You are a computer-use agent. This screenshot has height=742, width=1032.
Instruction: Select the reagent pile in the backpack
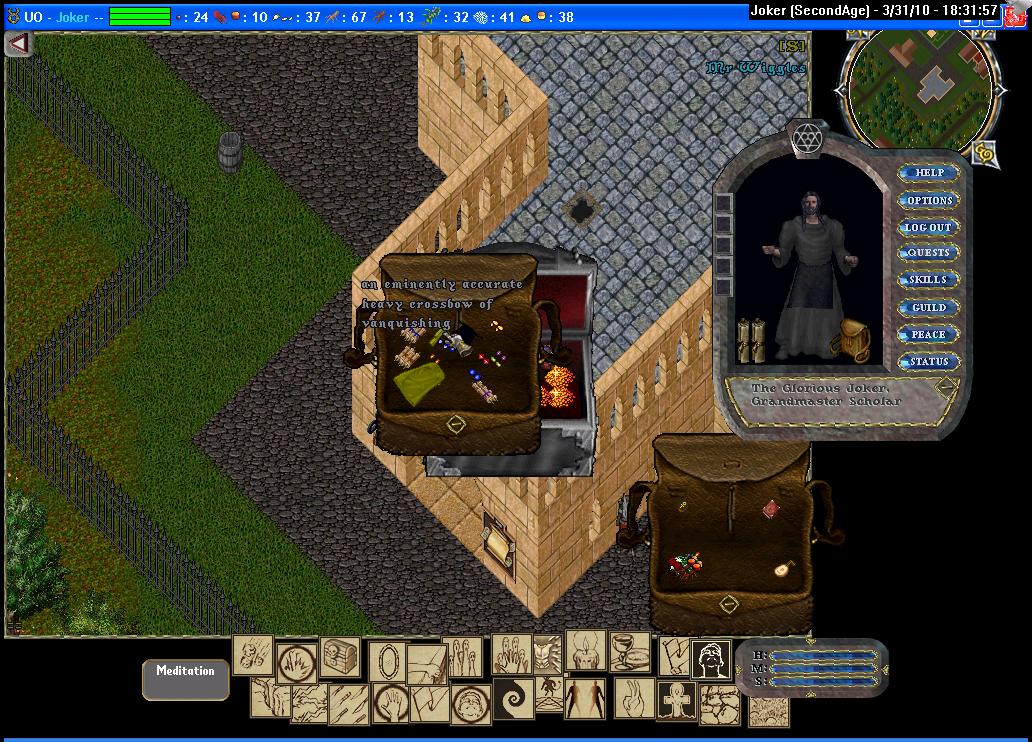click(x=686, y=566)
